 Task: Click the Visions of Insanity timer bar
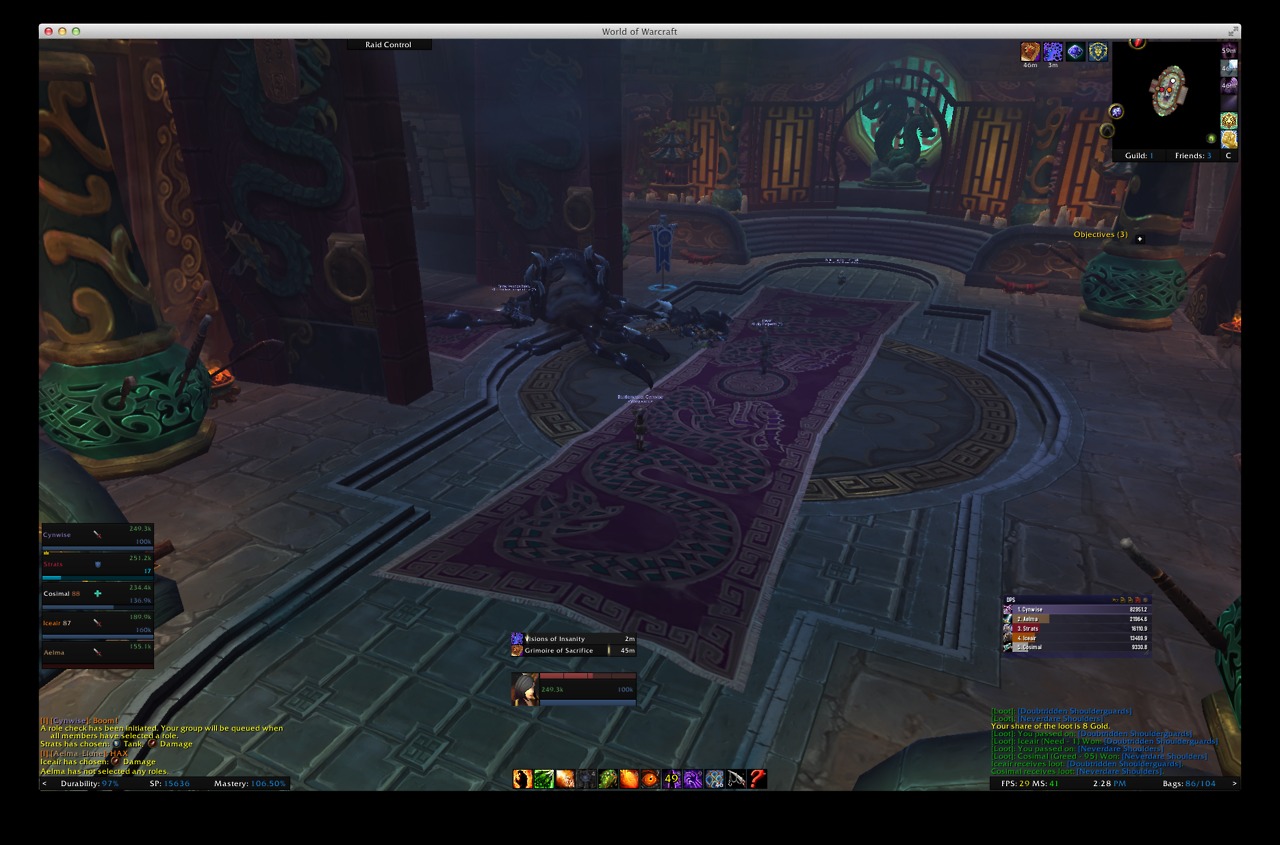coord(573,639)
